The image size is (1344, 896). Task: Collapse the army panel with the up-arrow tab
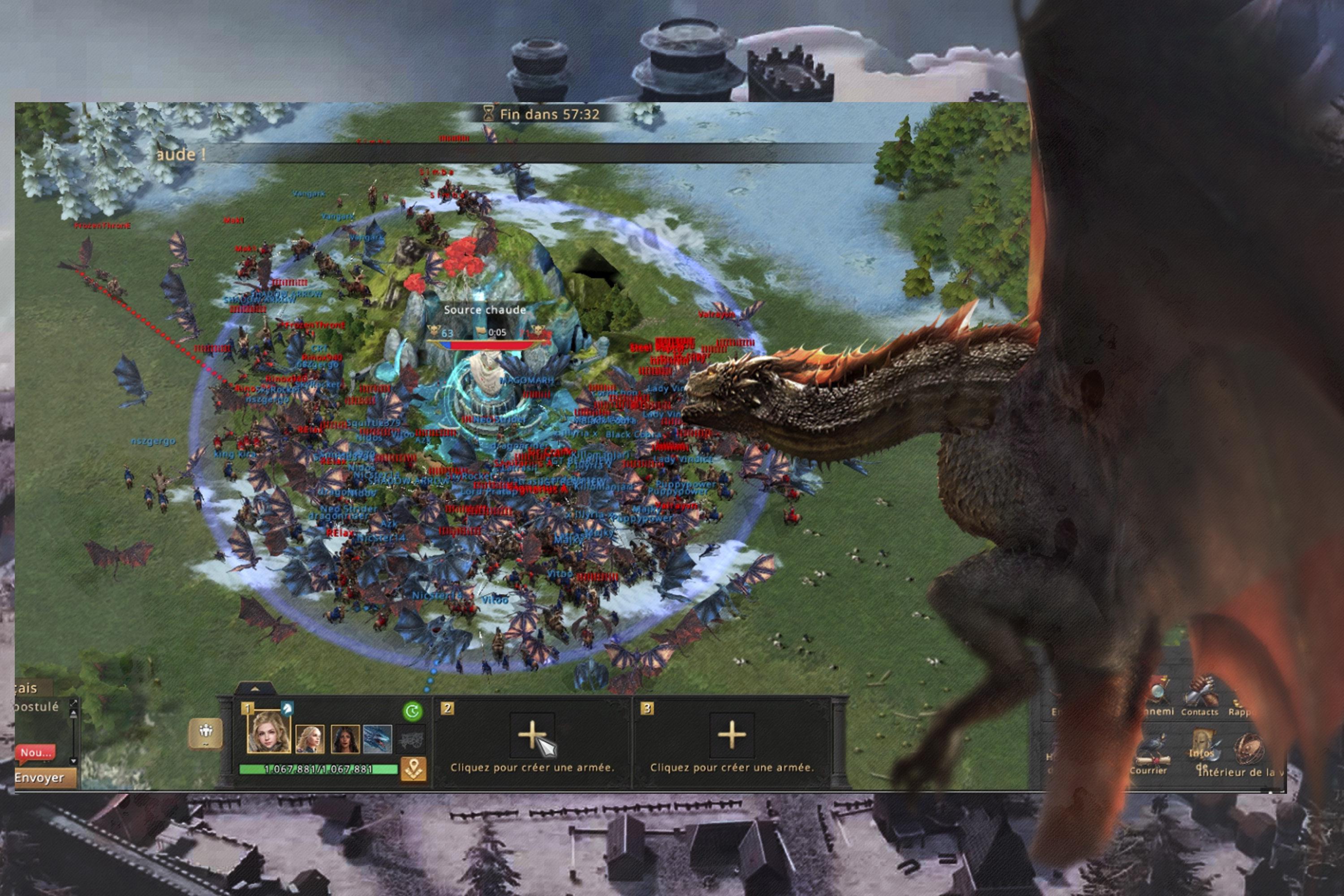point(255,689)
